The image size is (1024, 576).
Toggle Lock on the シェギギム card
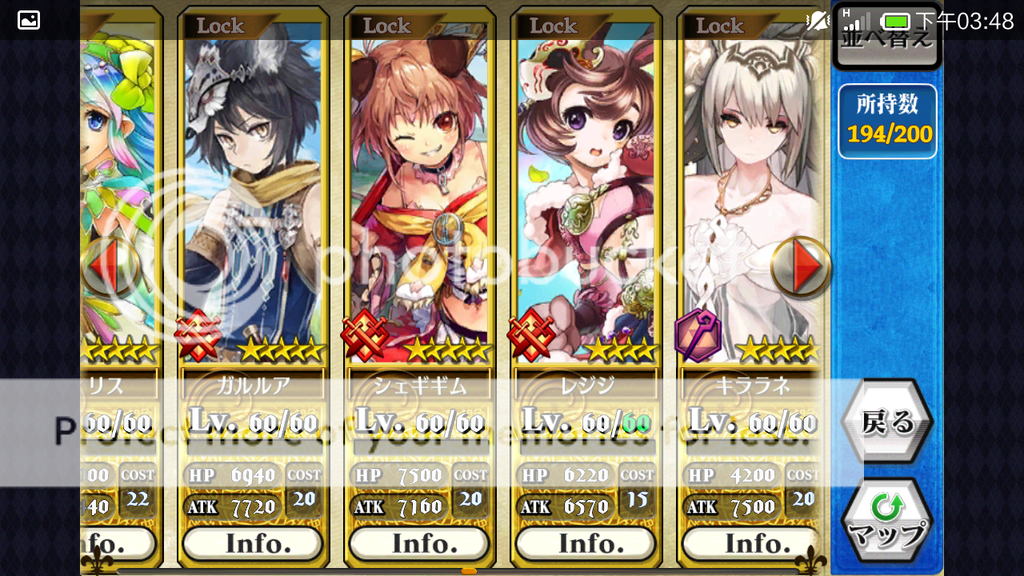pos(386,25)
